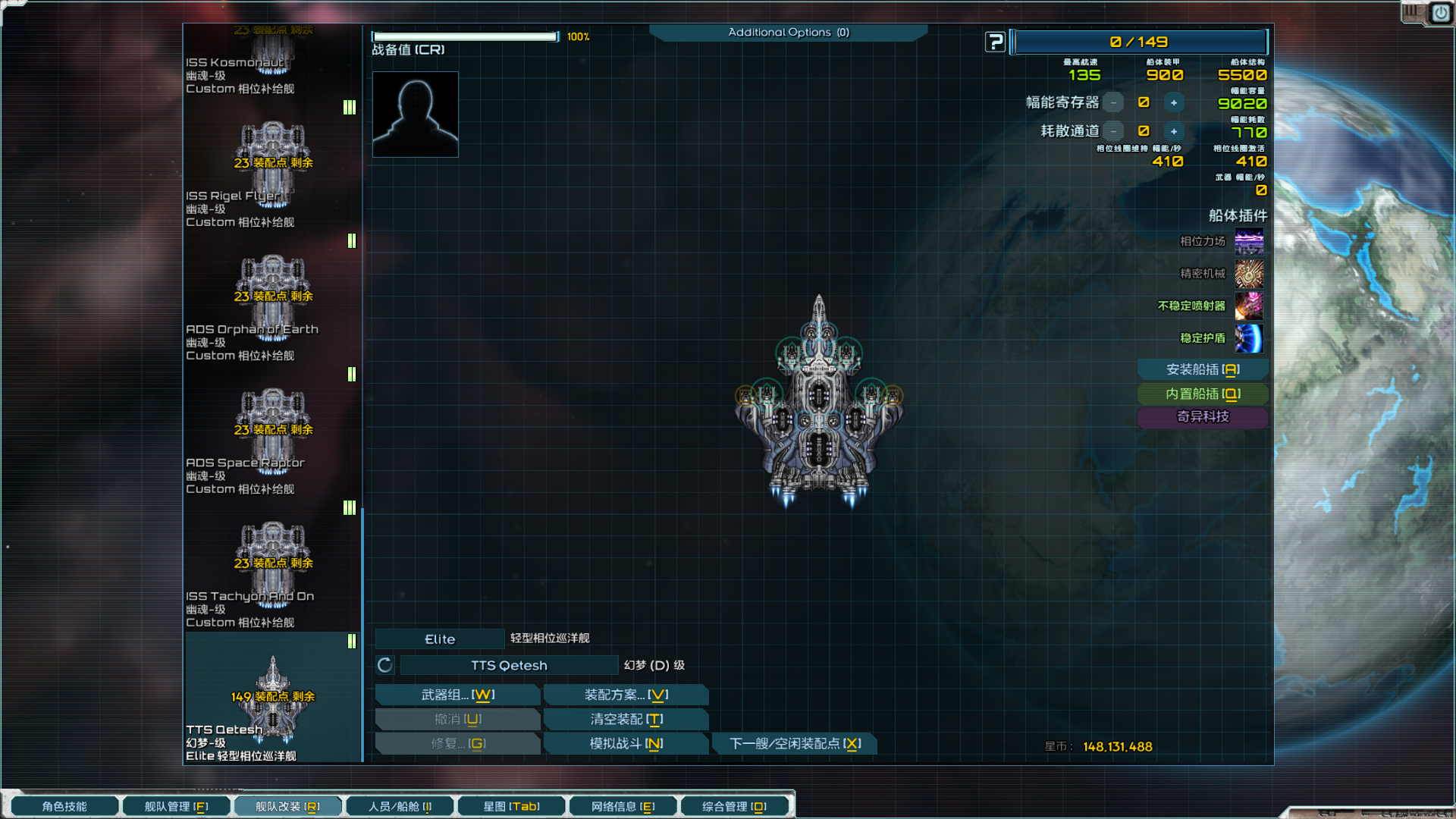The height and width of the screenshot is (819, 1456).
Task: Select the 稳定护盾 hull mod icon
Action: coord(1249,339)
